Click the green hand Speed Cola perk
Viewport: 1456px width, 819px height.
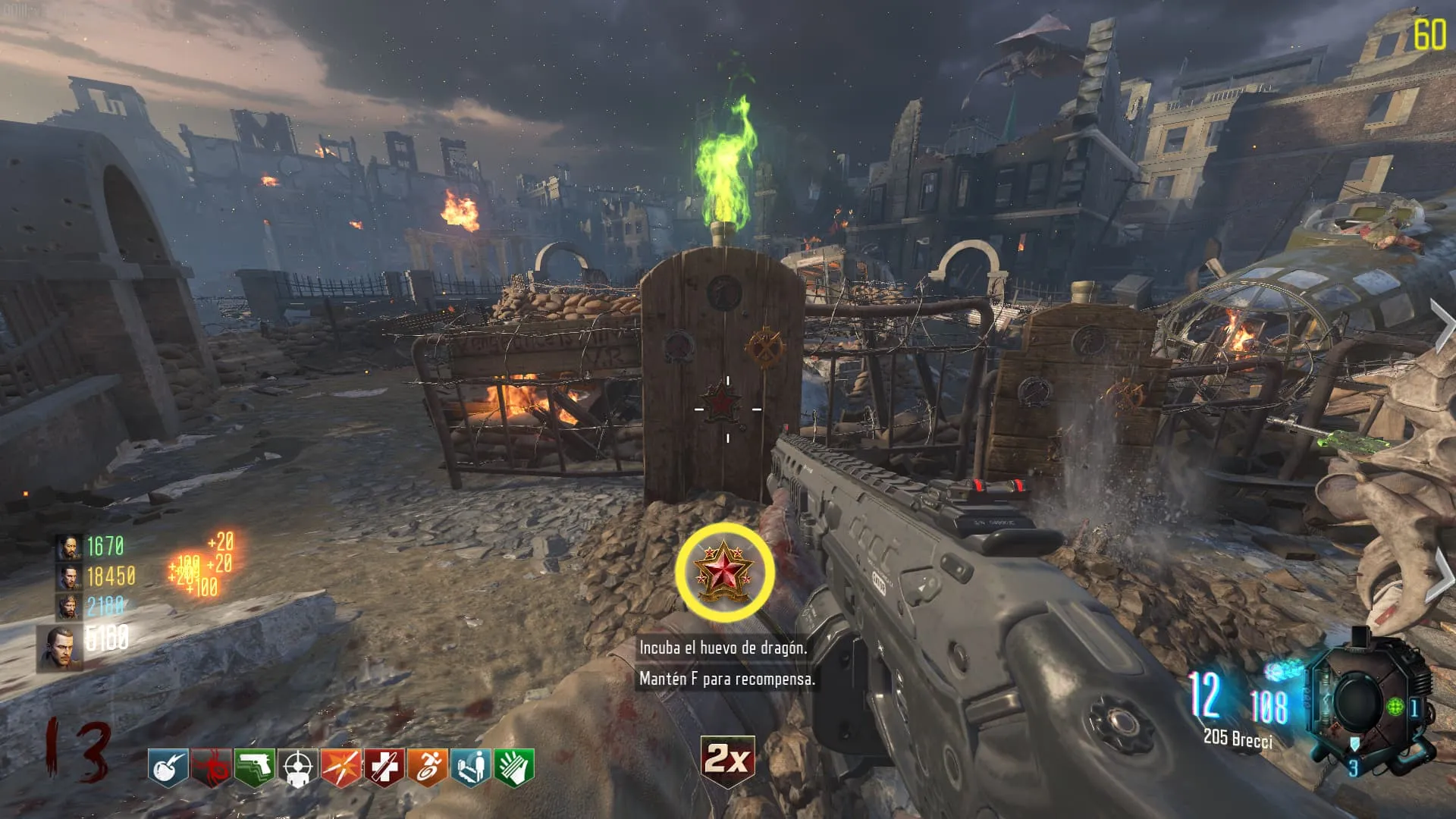514,767
